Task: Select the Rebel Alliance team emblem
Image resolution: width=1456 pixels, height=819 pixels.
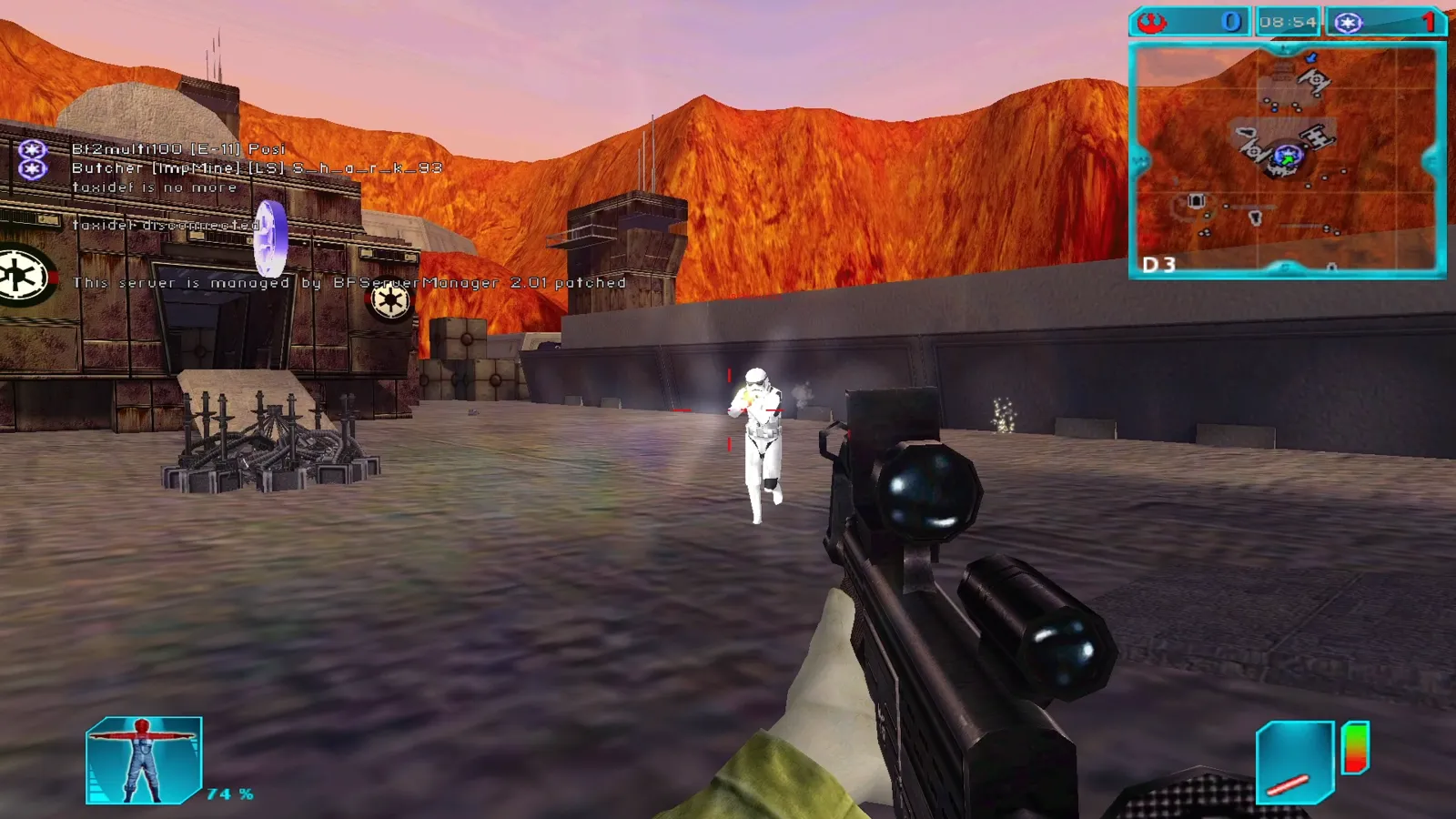Action: pyautogui.click(x=1152, y=22)
